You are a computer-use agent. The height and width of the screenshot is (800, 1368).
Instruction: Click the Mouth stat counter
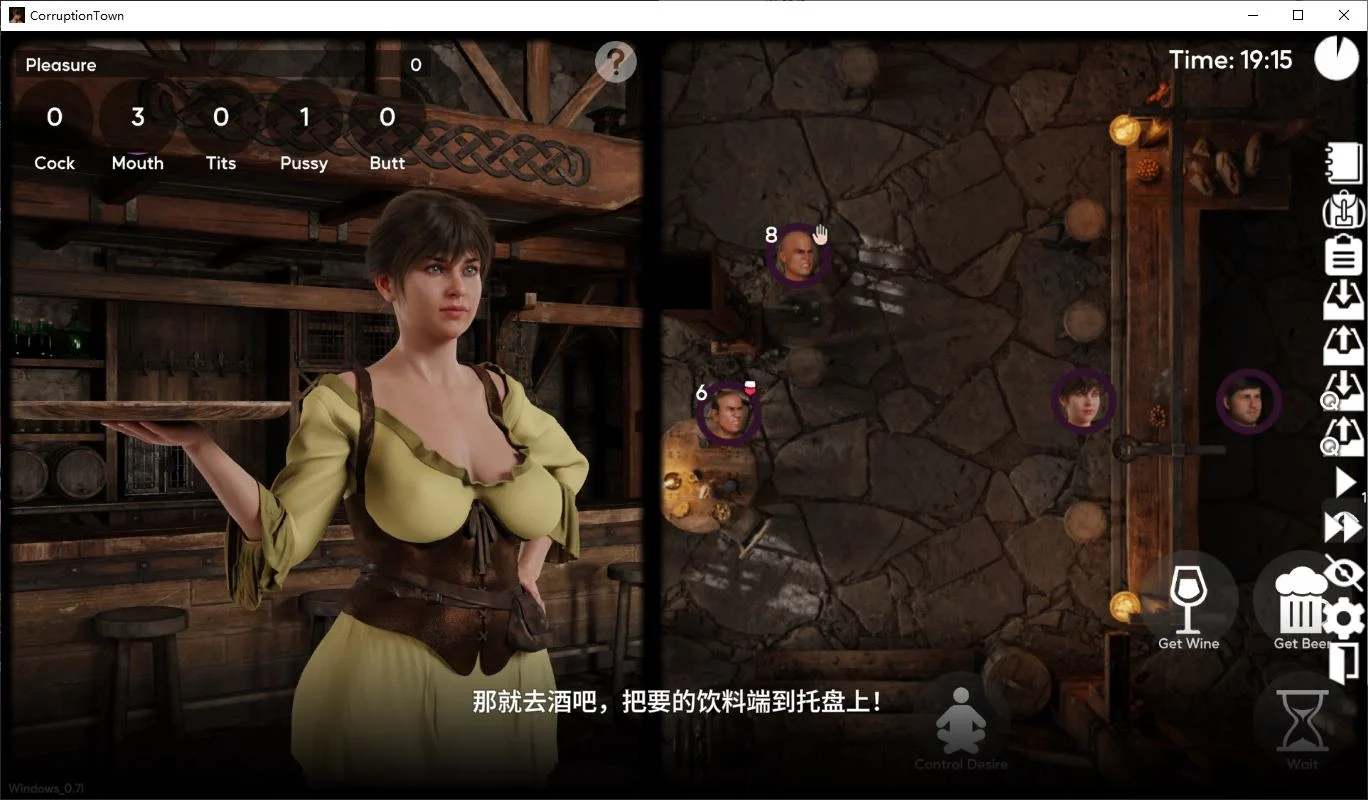[137, 133]
